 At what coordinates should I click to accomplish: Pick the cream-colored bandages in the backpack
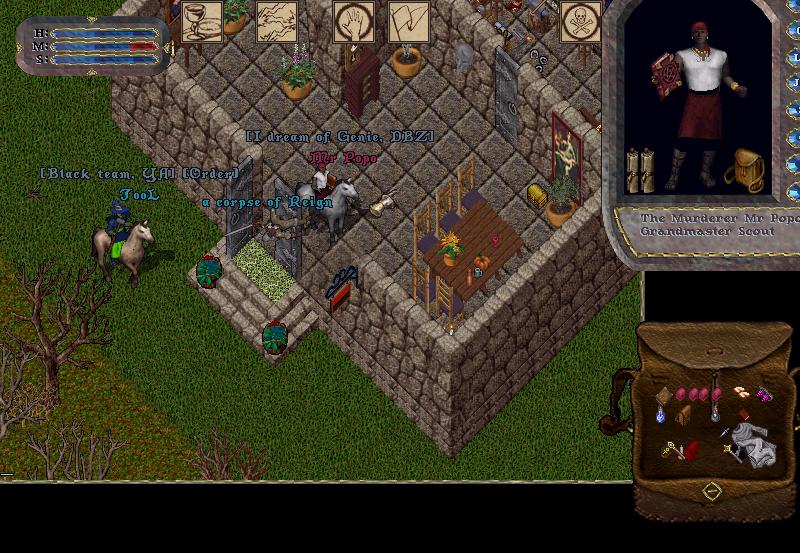pyautogui.click(x=741, y=391)
